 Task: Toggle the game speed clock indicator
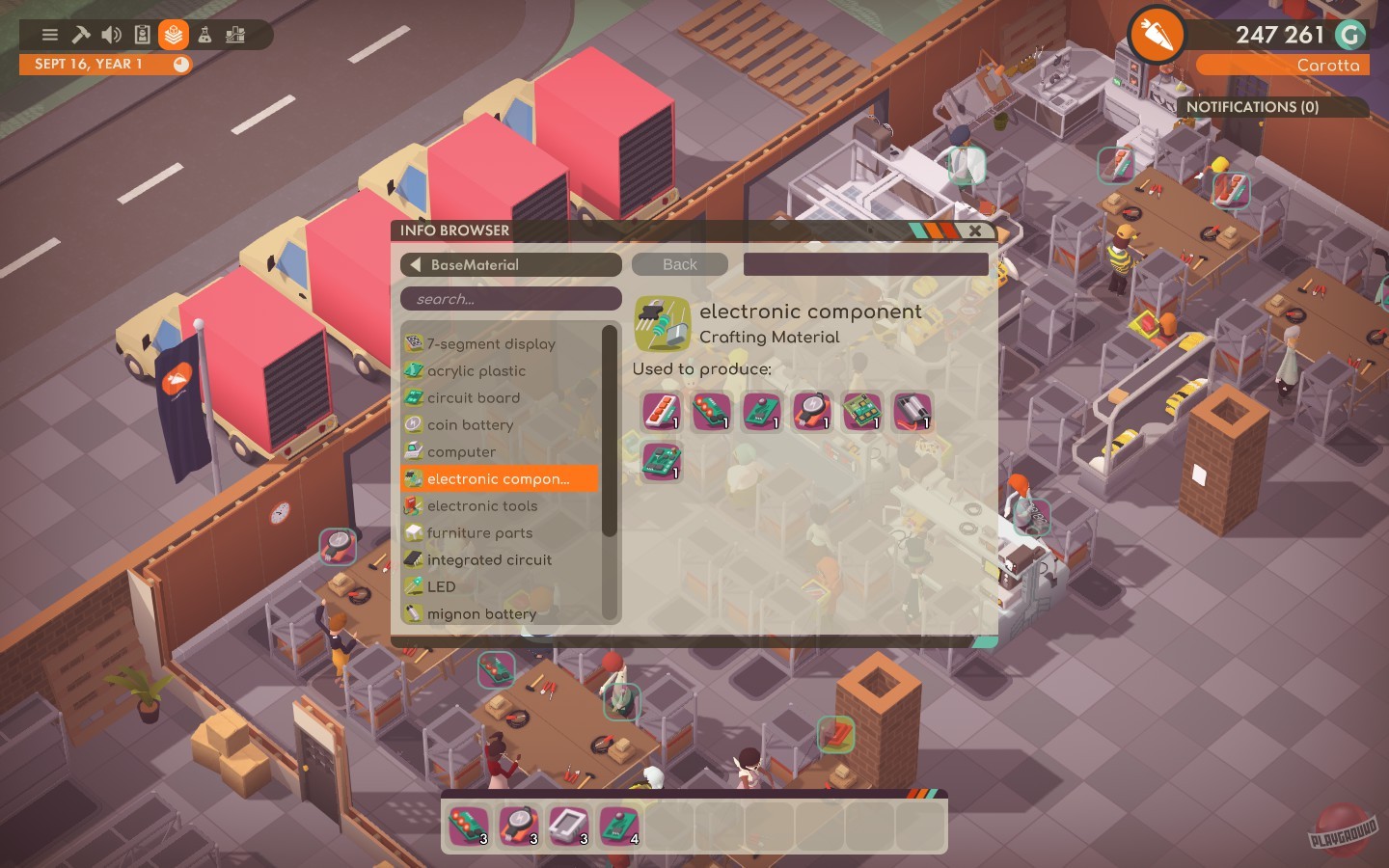(x=179, y=64)
